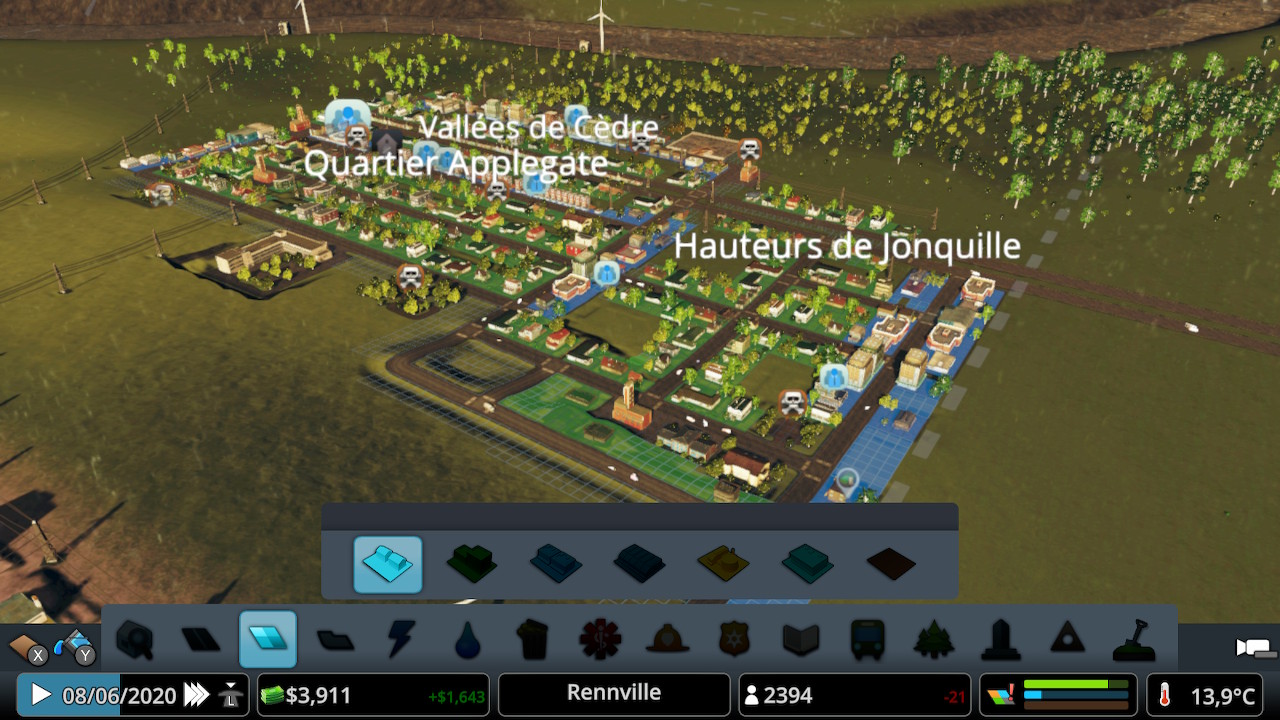Open the public transport bus menu
The height and width of the screenshot is (720, 1280).
(x=866, y=639)
